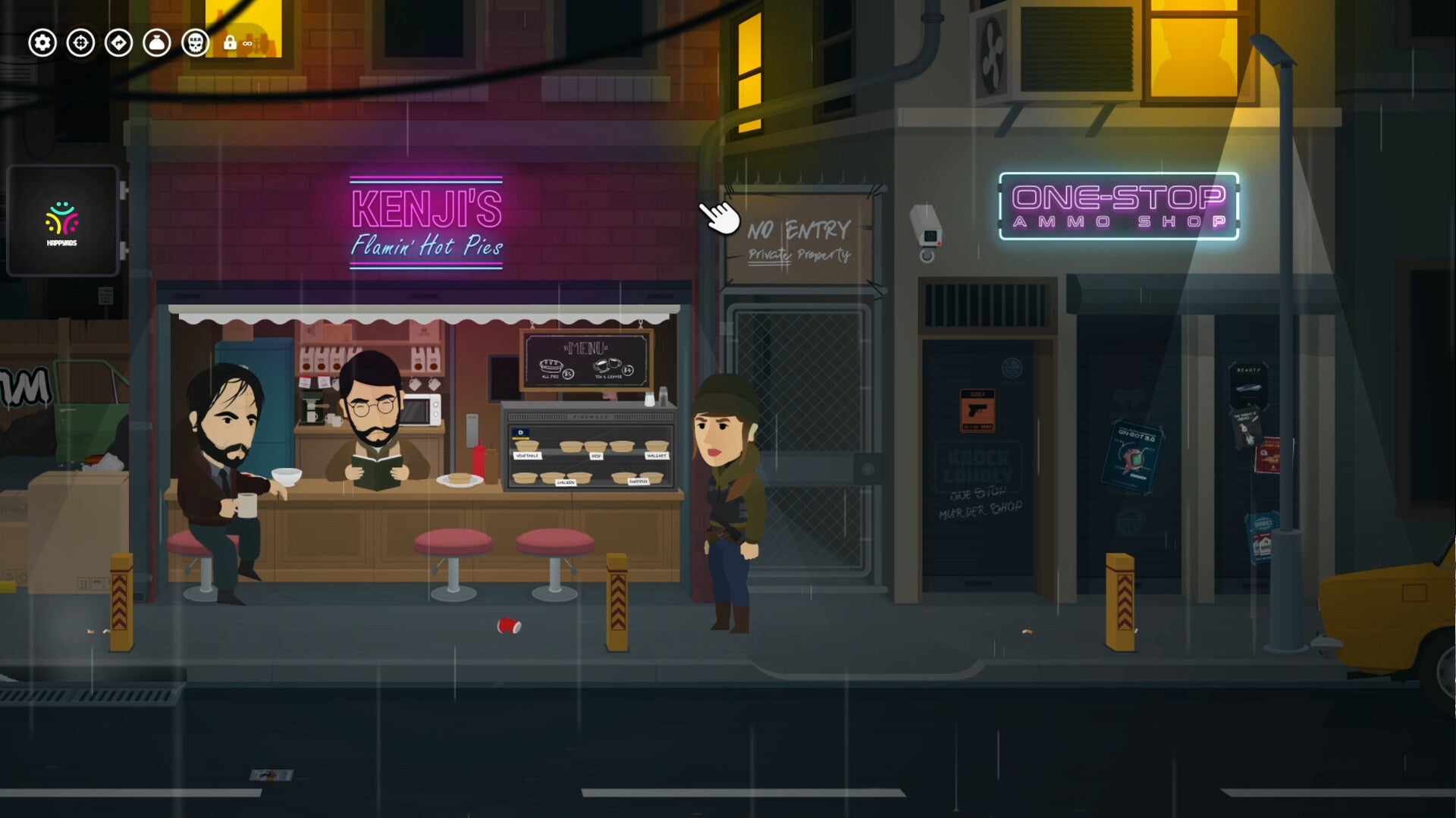Open the money bag inventory icon
Viewport: 1456px width, 818px height.
(157, 43)
